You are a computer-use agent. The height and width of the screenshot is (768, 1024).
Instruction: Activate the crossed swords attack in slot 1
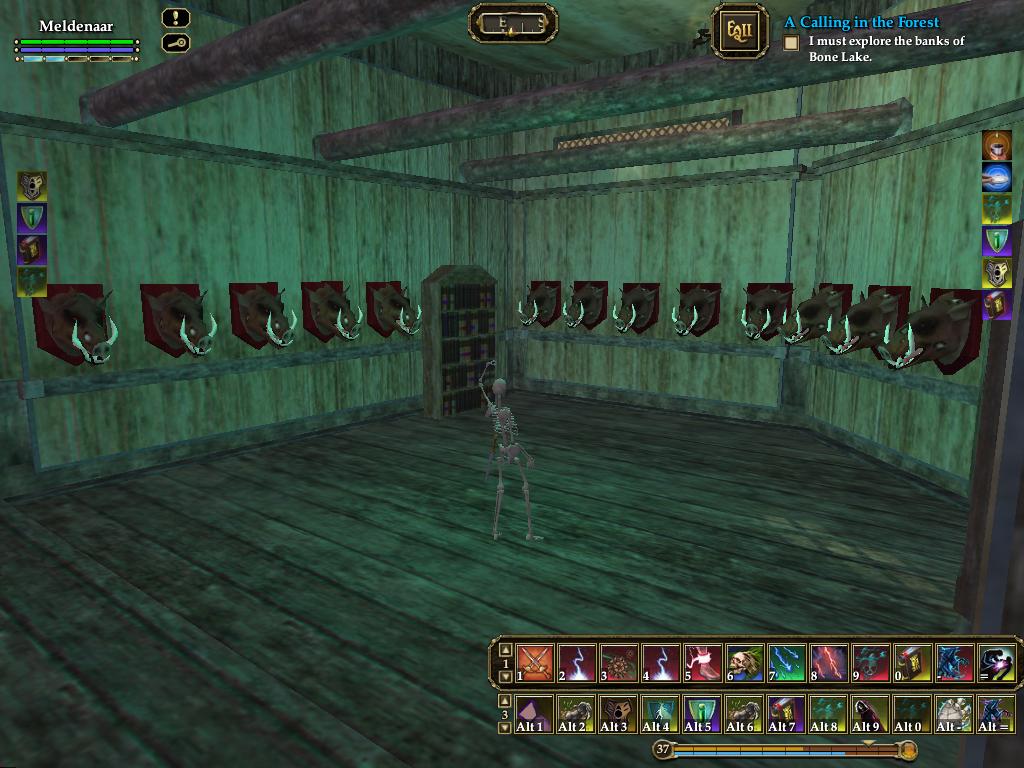(536, 663)
